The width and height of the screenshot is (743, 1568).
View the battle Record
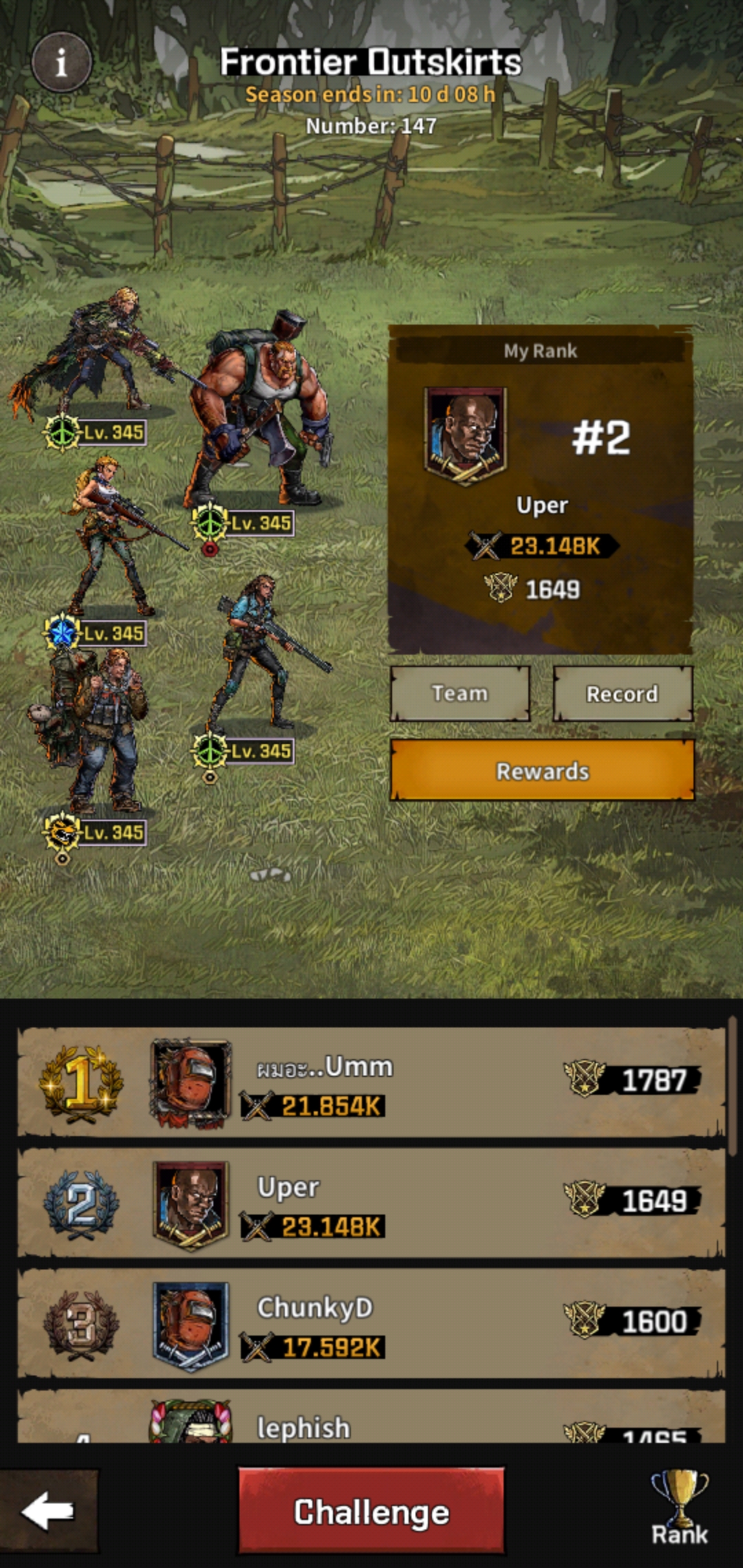[x=623, y=693]
